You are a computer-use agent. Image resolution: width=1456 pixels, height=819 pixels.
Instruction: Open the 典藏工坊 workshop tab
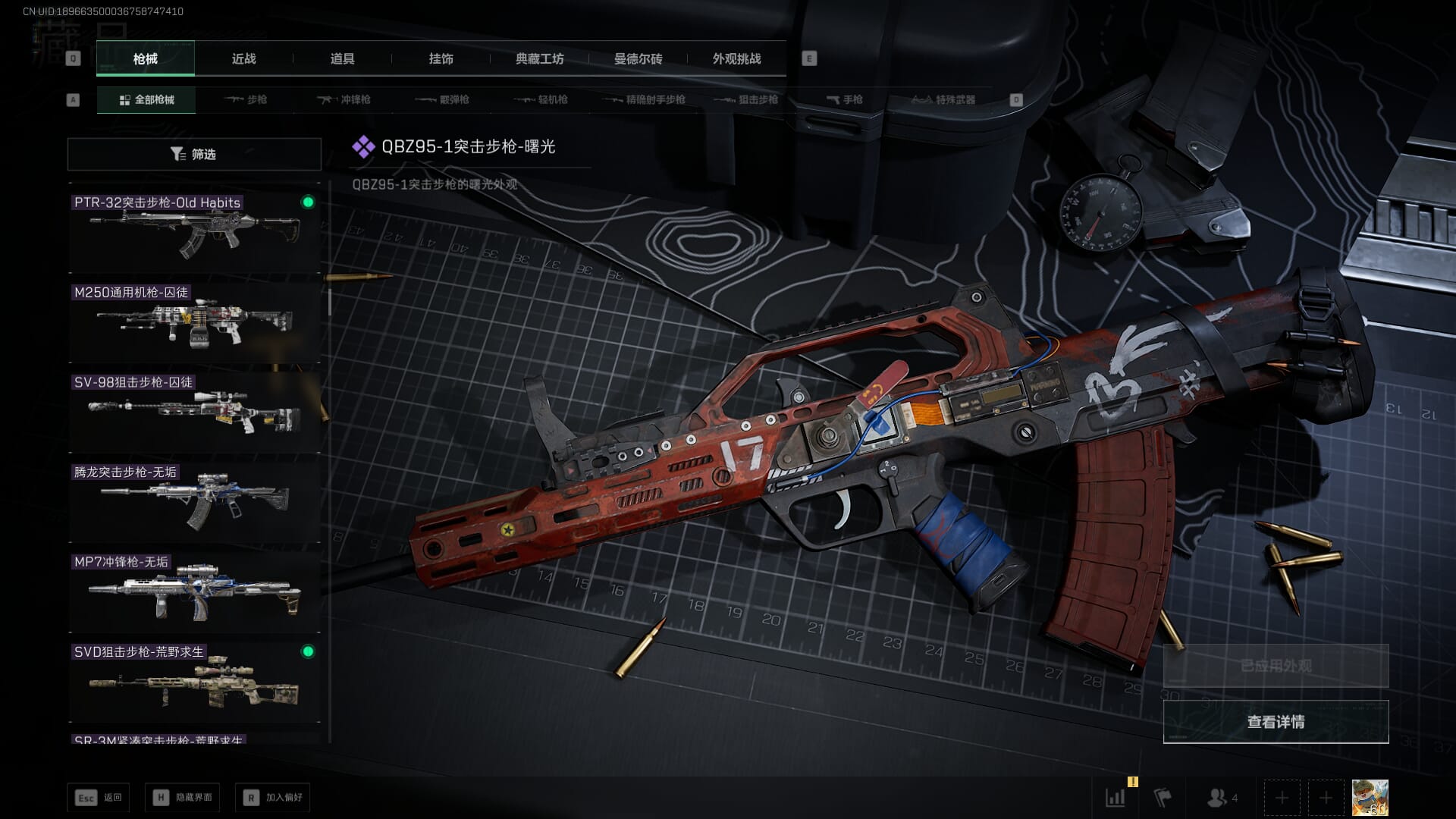(539, 59)
